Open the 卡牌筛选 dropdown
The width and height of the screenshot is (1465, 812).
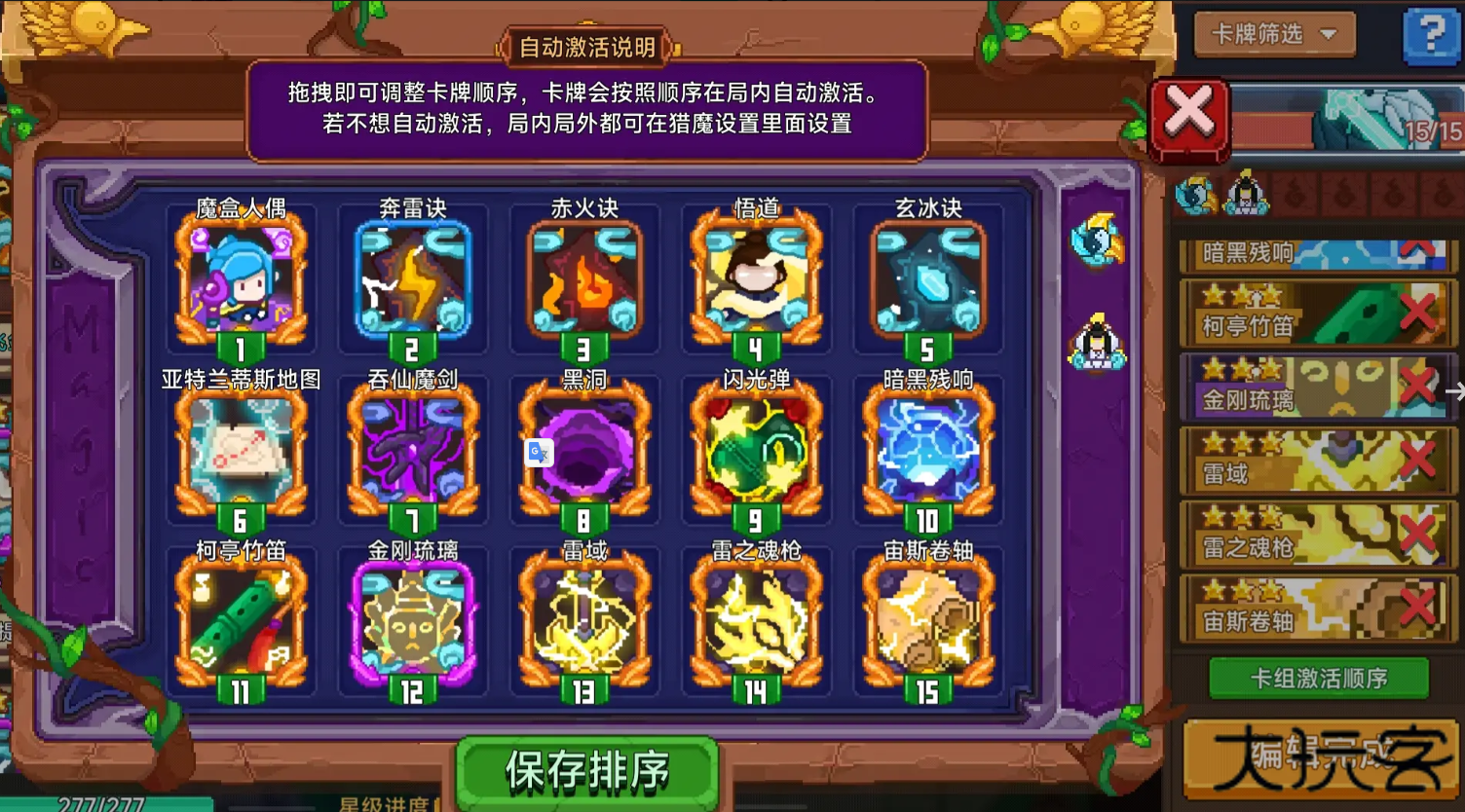tap(1273, 32)
